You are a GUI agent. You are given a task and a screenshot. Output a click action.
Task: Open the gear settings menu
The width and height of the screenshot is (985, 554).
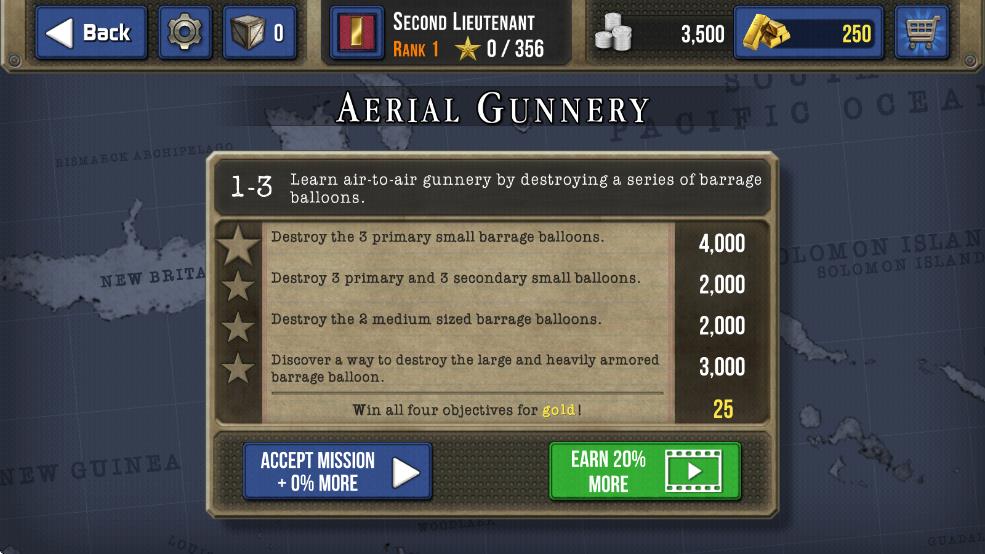pyautogui.click(x=185, y=33)
